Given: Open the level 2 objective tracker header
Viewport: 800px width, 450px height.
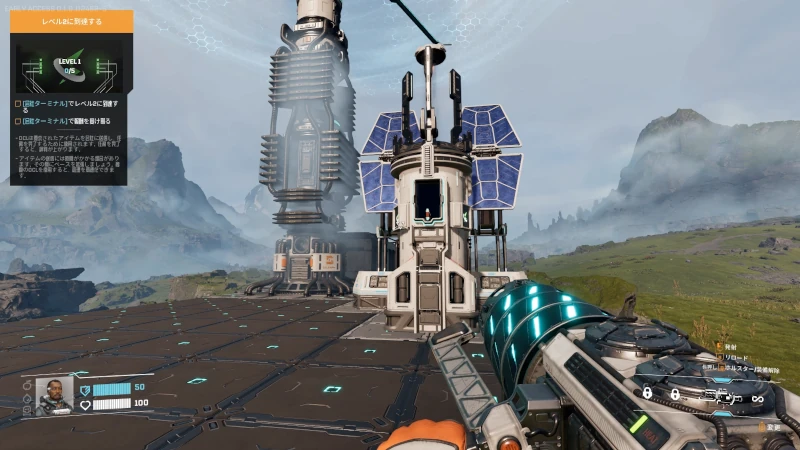Looking at the screenshot, I should point(71,20).
